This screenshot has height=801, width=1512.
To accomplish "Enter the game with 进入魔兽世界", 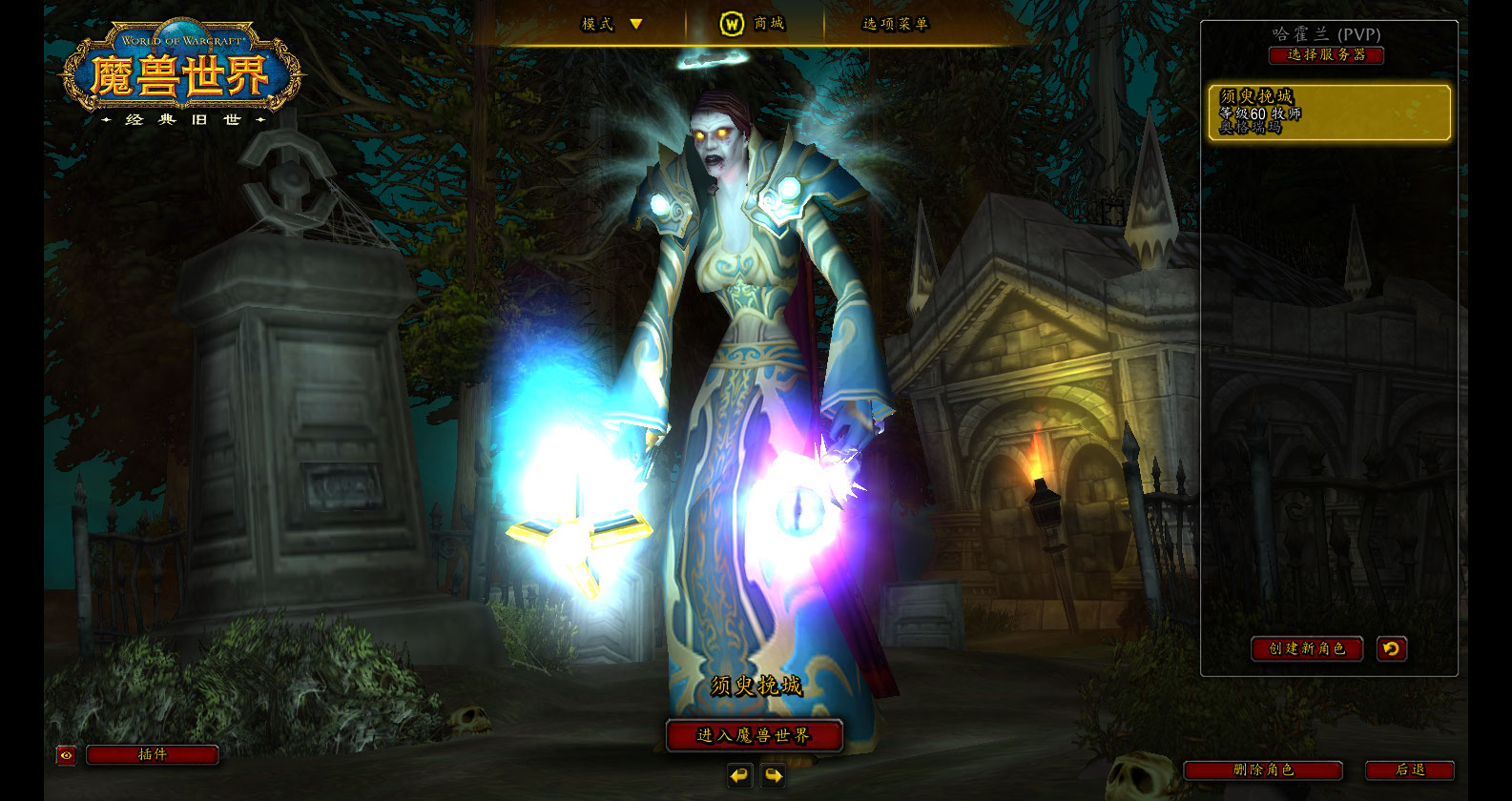I will pos(754,735).
